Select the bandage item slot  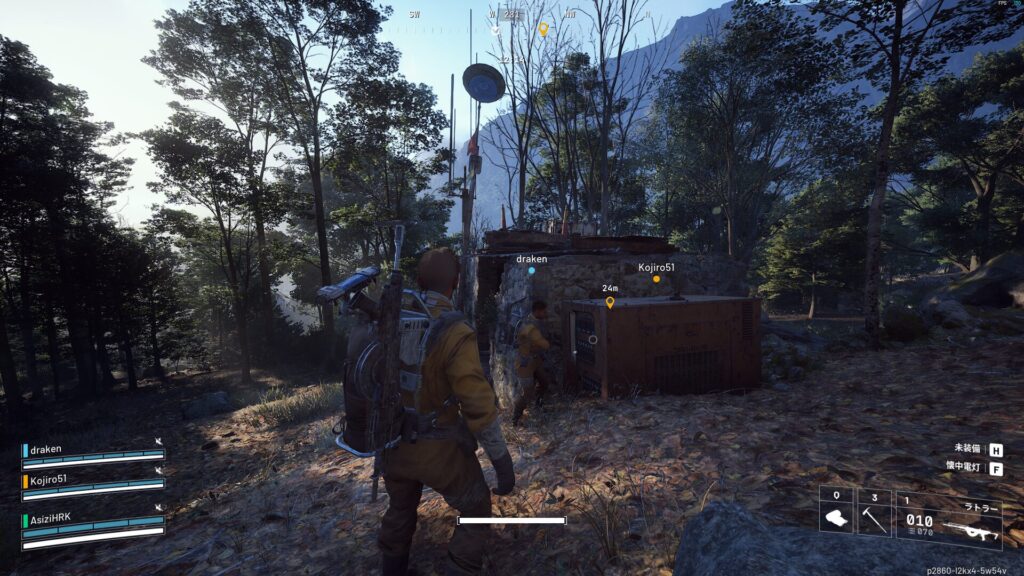tap(836, 513)
